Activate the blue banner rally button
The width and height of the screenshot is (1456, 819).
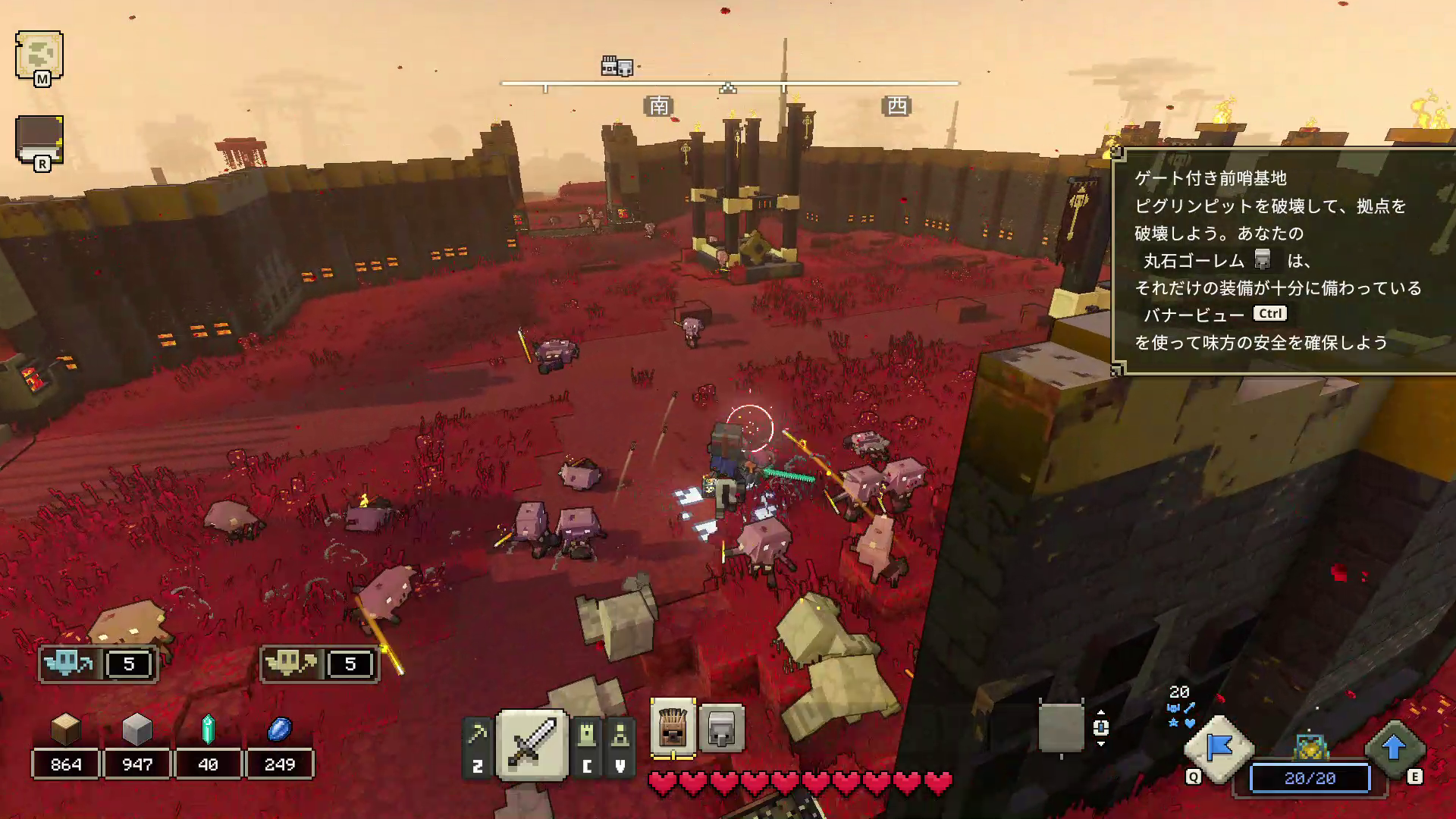1219,748
